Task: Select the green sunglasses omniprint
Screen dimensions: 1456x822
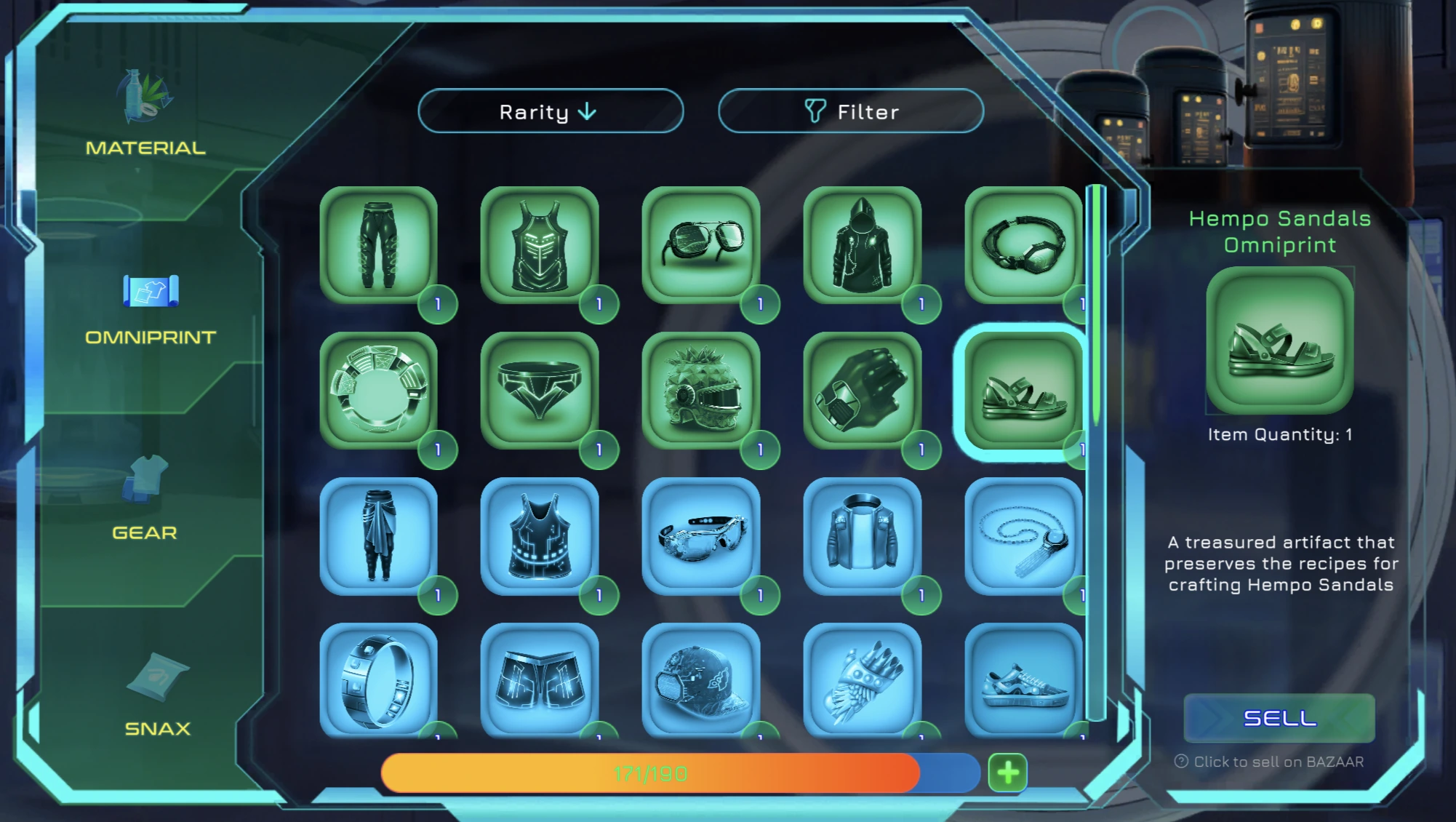Action: tap(701, 245)
